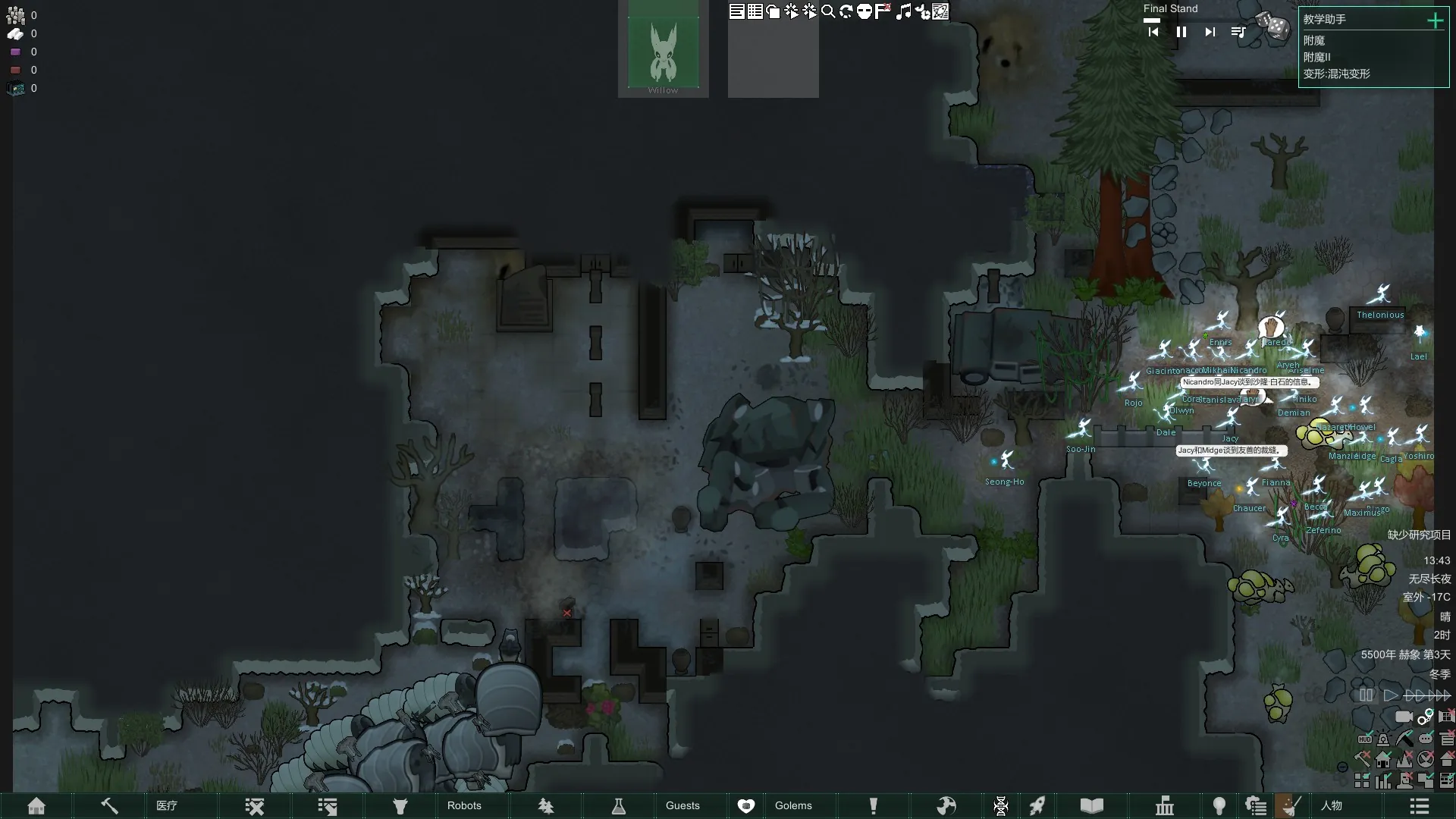Toggle the HUD visibility option
Screen dimensions: 1456x819
click(1365, 739)
